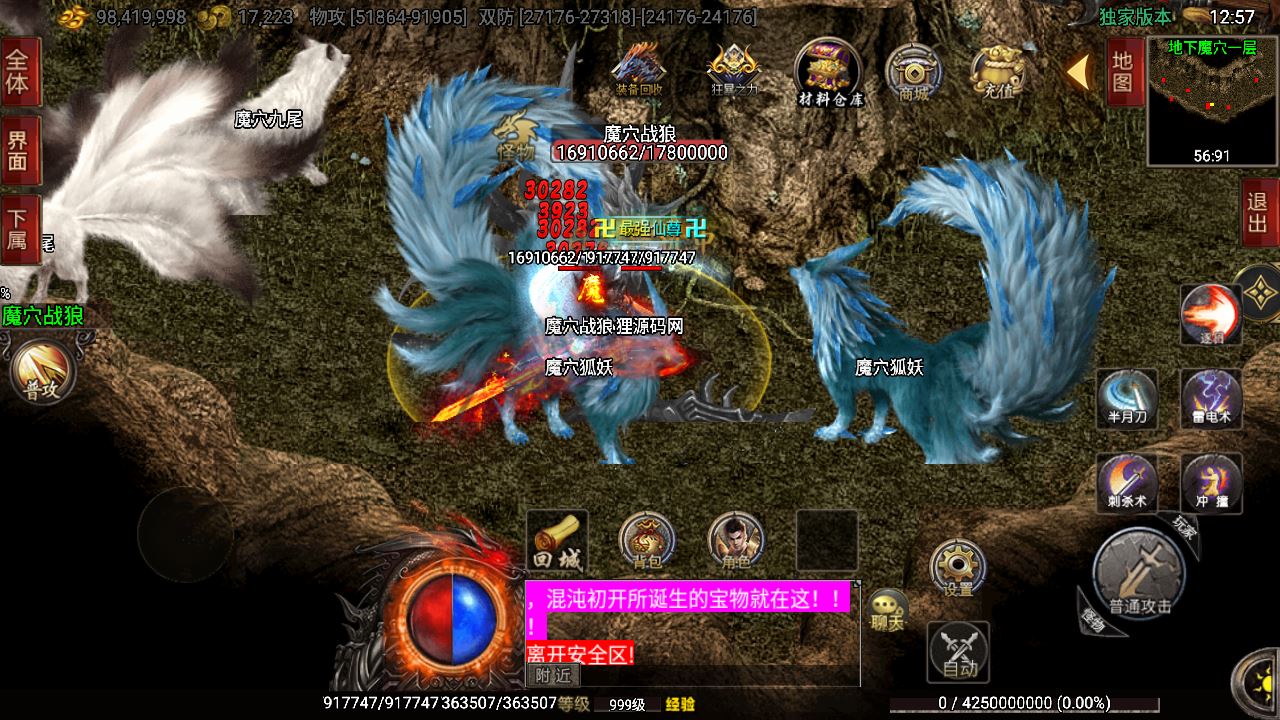
Task: Click the 地下魔穴一层 minimap
Action: click(1212, 100)
